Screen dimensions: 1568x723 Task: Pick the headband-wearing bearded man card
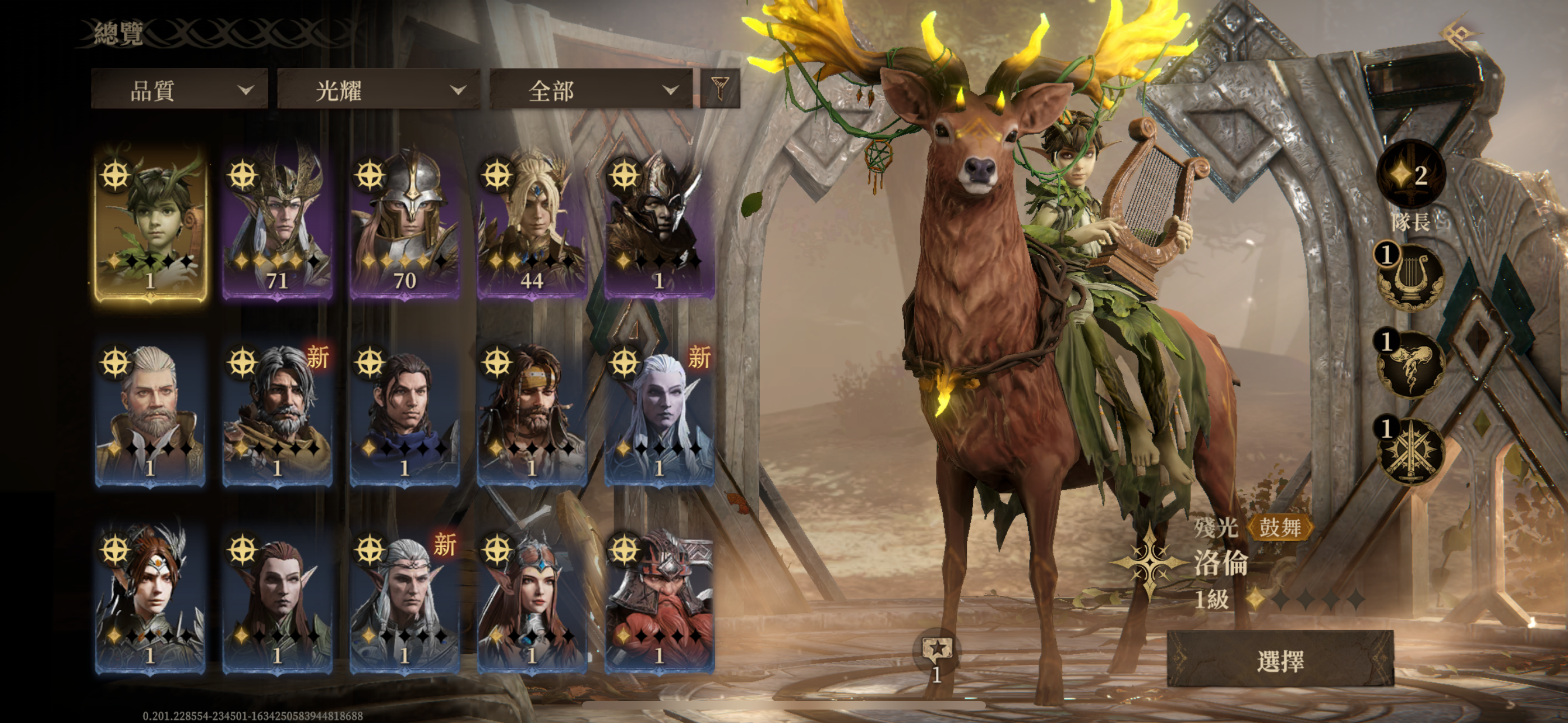[532, 411]
